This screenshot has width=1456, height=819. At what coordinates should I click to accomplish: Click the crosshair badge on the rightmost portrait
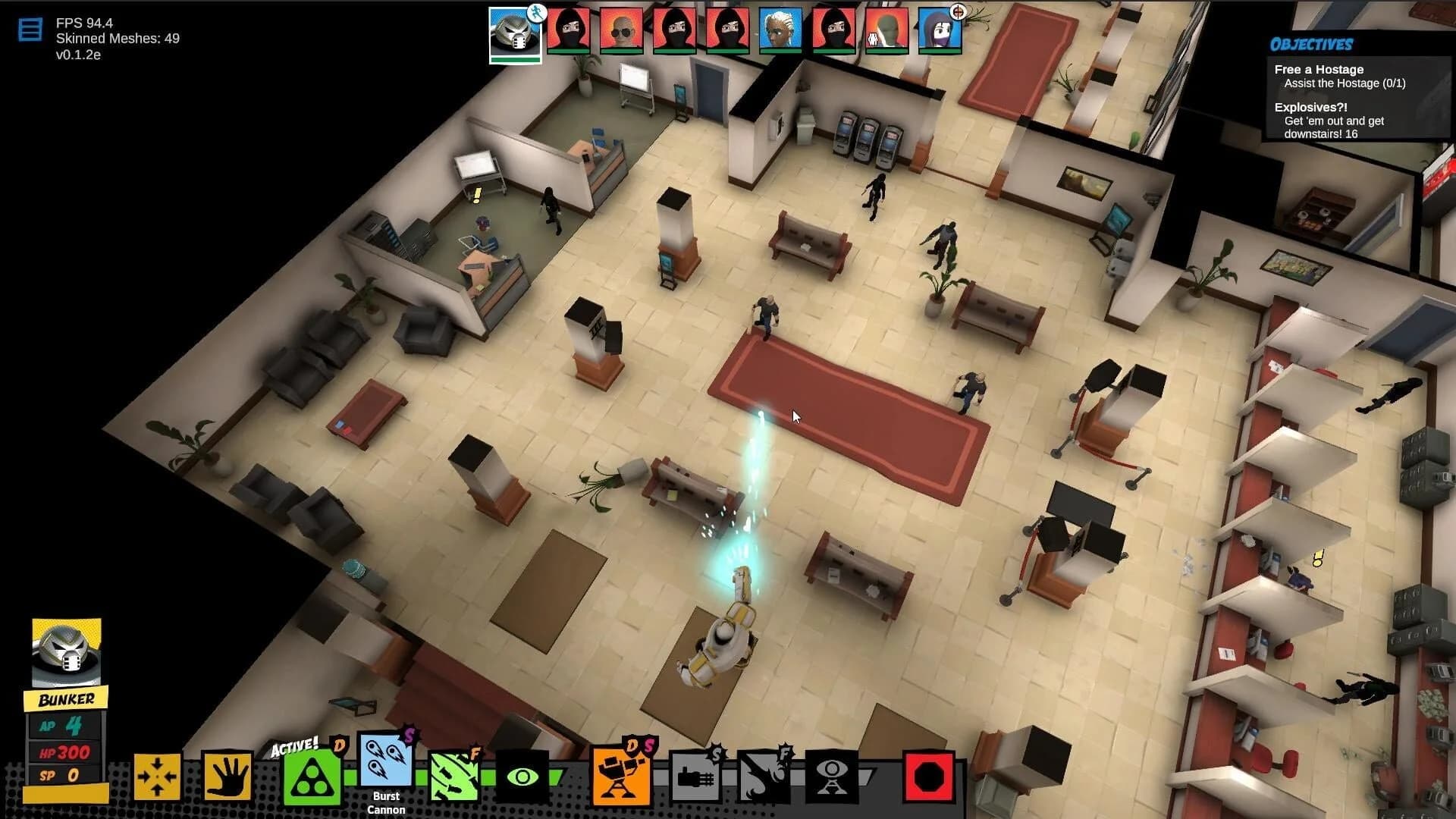click(x=957, y=11)
